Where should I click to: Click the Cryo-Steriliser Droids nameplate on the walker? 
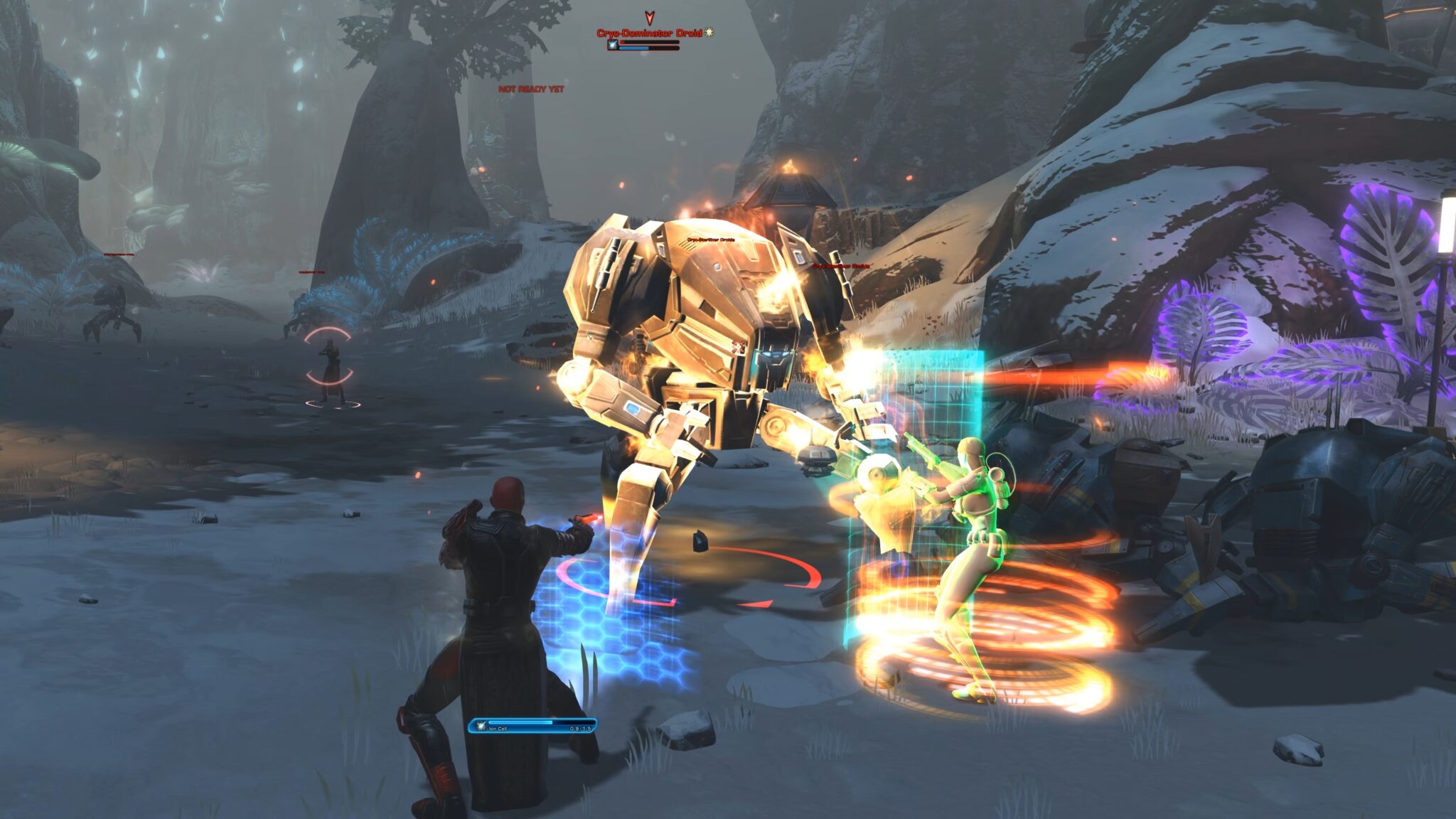tap(712, 240)
